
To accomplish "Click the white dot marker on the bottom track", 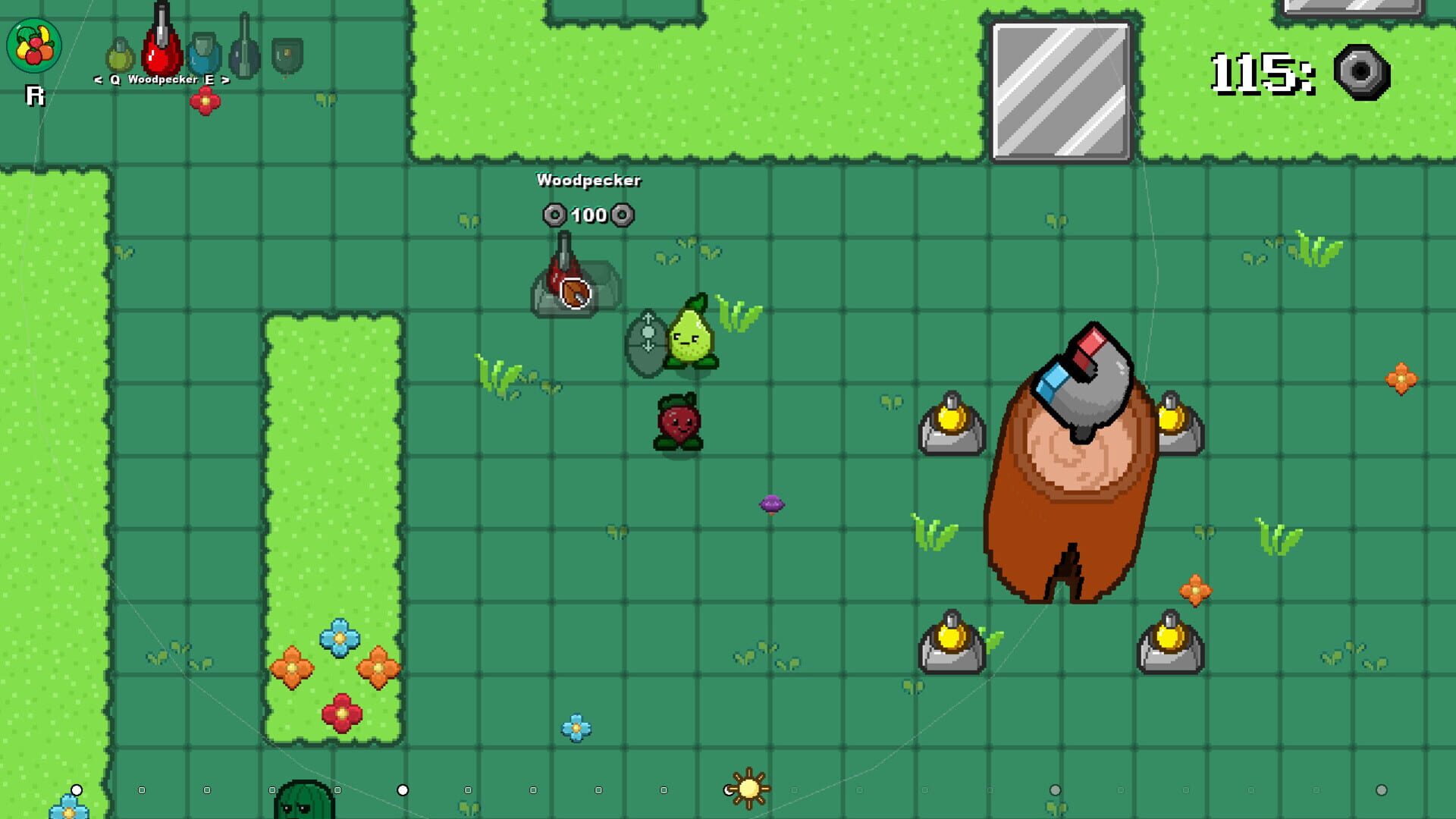I will click(x=402, y=789).
